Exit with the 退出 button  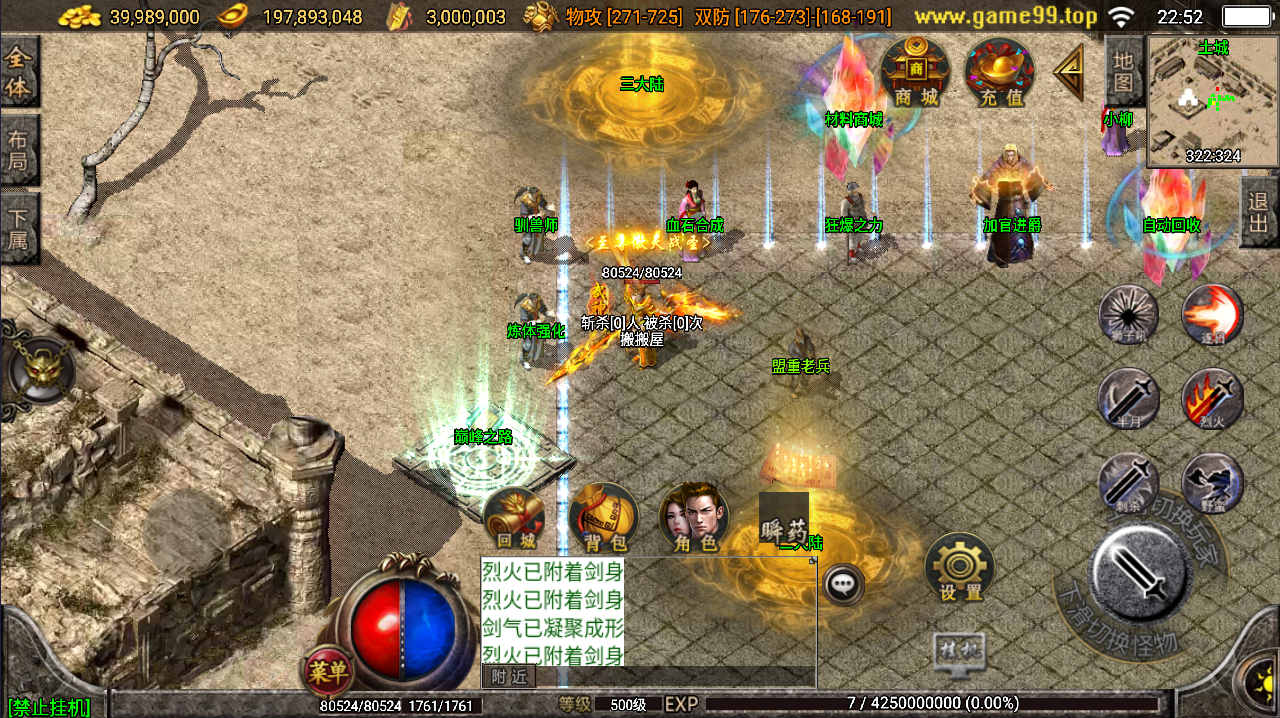[1259, 212]
